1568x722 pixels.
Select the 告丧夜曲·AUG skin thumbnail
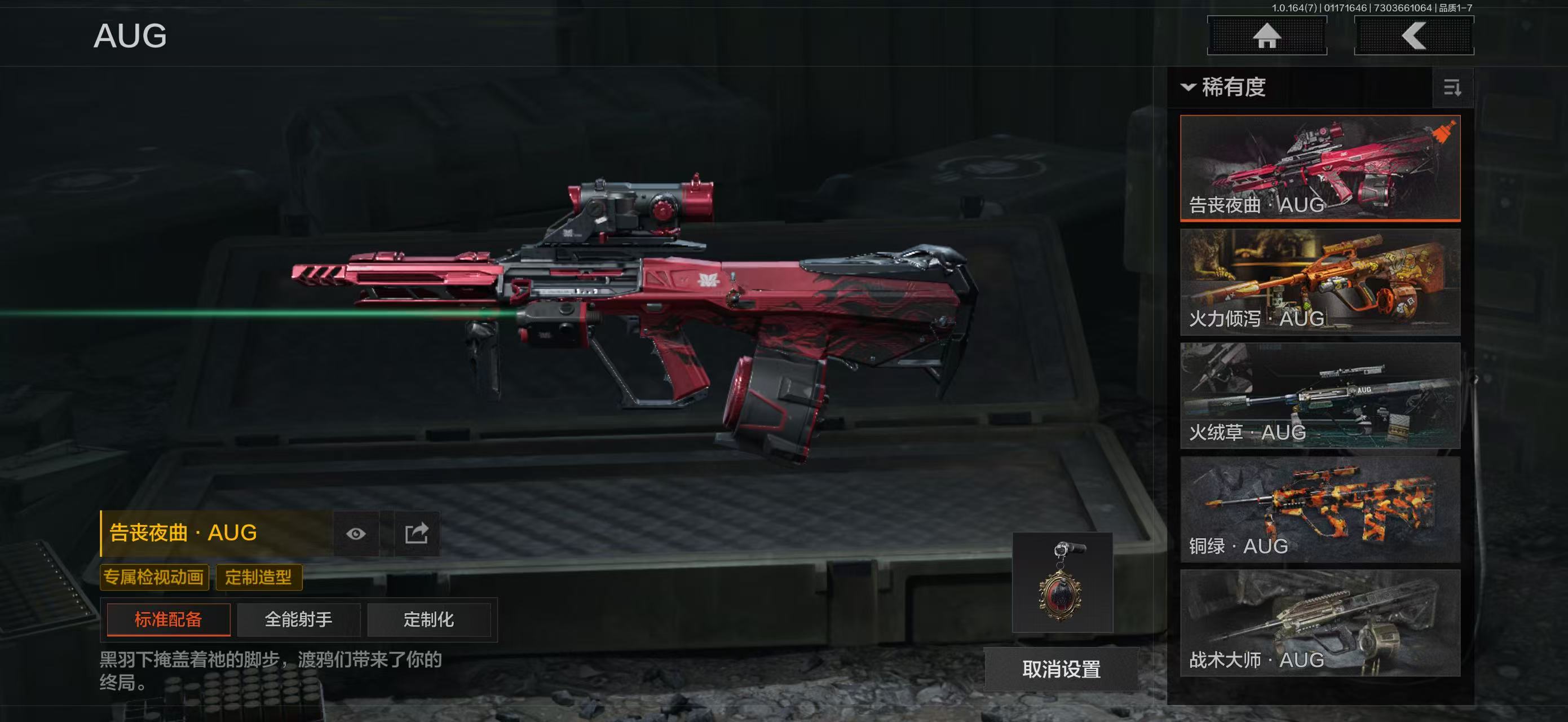1320,168
